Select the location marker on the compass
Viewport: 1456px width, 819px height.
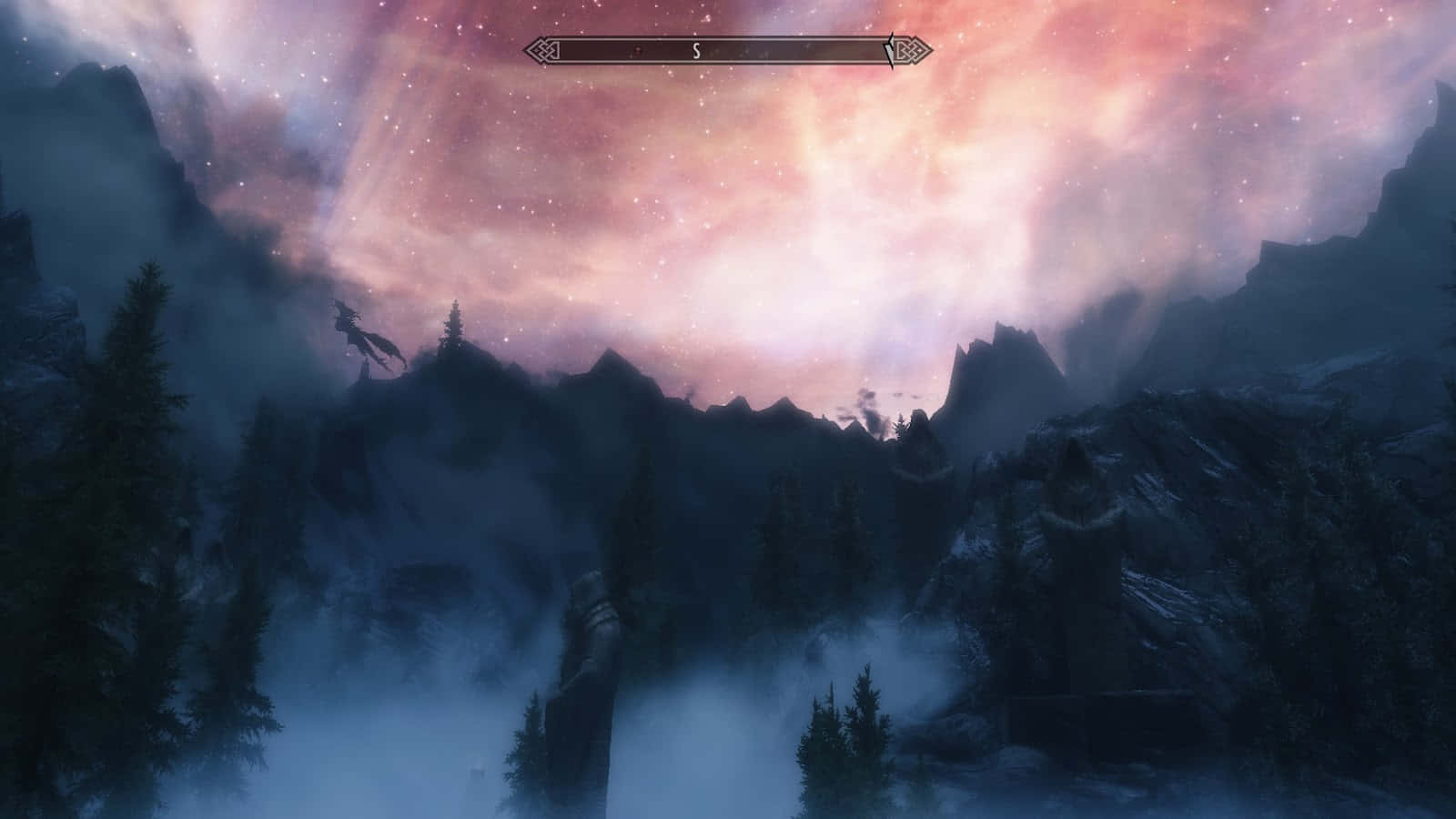click(x=640, y=51)
